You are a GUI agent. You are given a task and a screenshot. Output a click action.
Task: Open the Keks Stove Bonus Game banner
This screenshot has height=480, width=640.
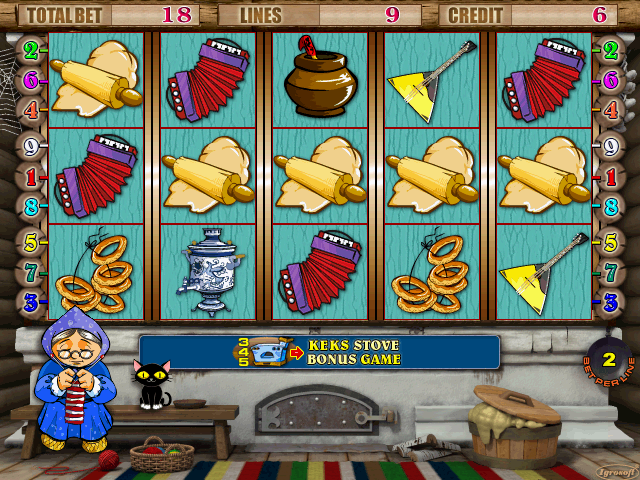(319, 352)
